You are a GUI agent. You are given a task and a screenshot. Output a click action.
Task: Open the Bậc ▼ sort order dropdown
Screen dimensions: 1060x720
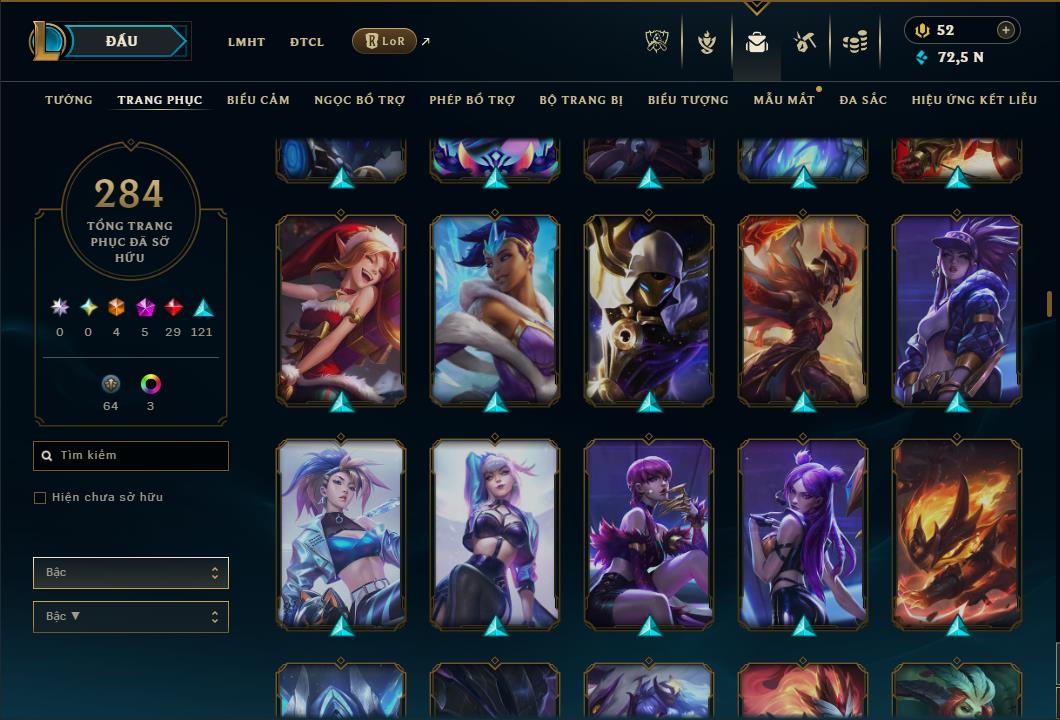131,617
